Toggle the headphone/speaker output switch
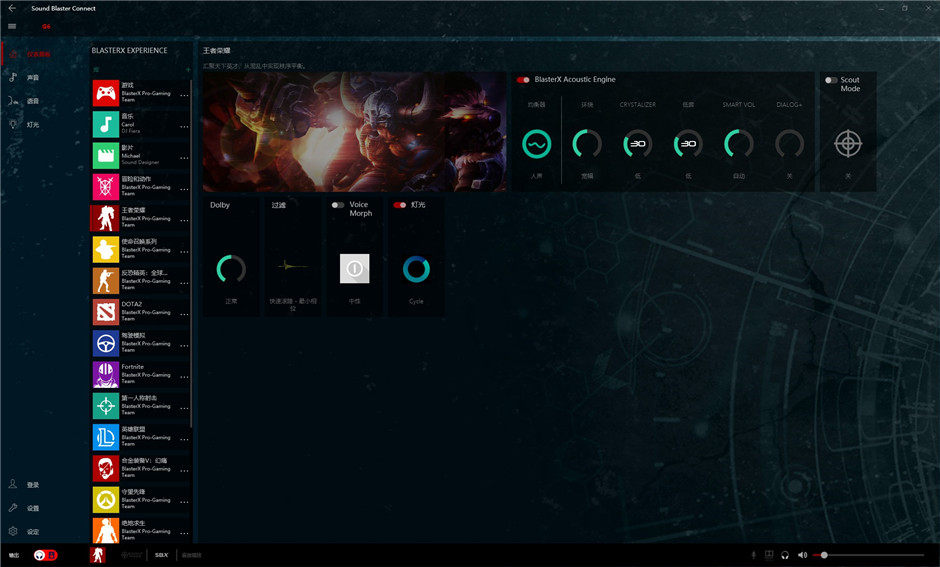 45,555
